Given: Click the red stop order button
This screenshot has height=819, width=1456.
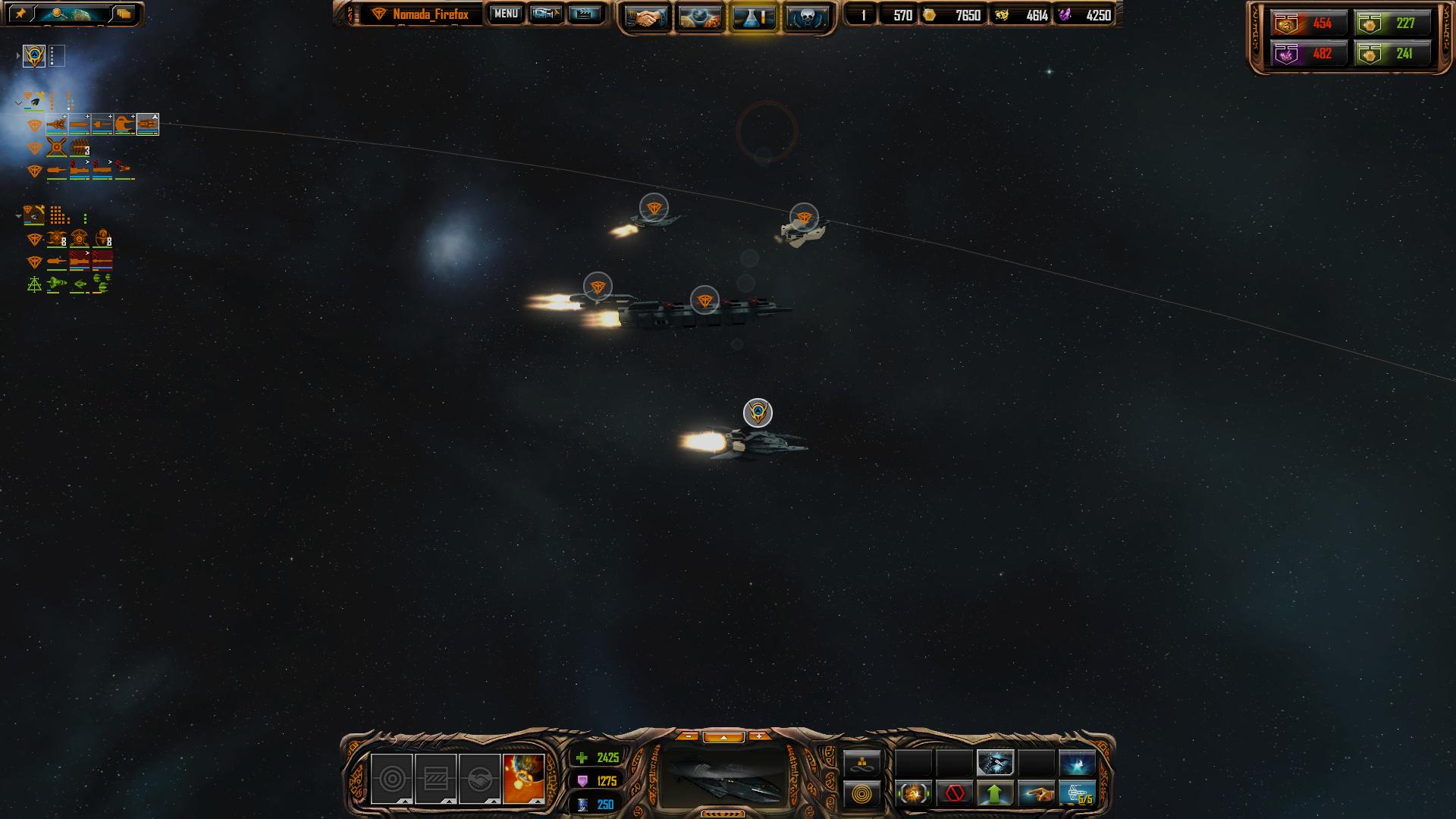Looking at the screenshot, I should tap(955, 794).
